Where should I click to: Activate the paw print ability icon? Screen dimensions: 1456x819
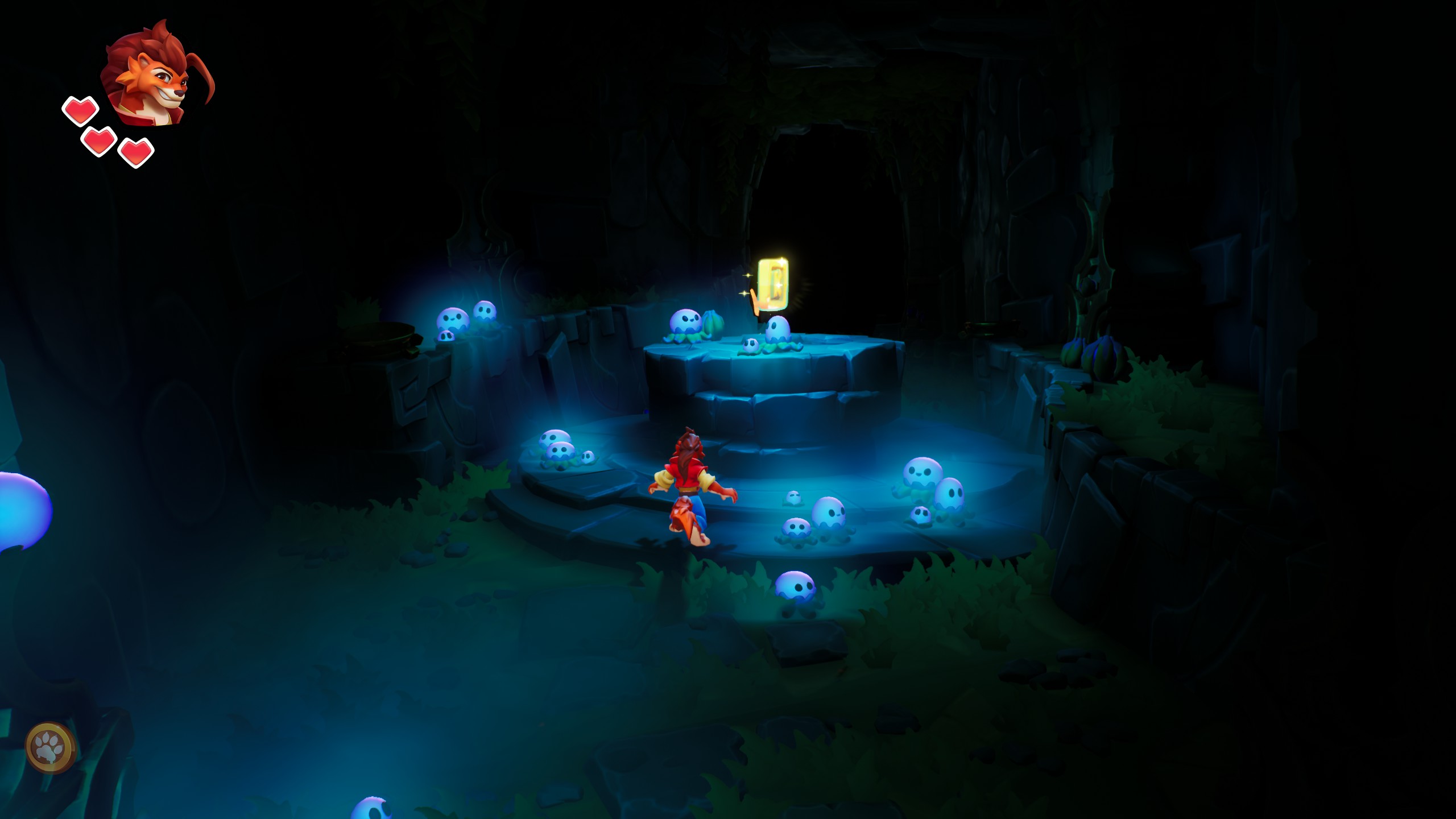coord(51,747)
